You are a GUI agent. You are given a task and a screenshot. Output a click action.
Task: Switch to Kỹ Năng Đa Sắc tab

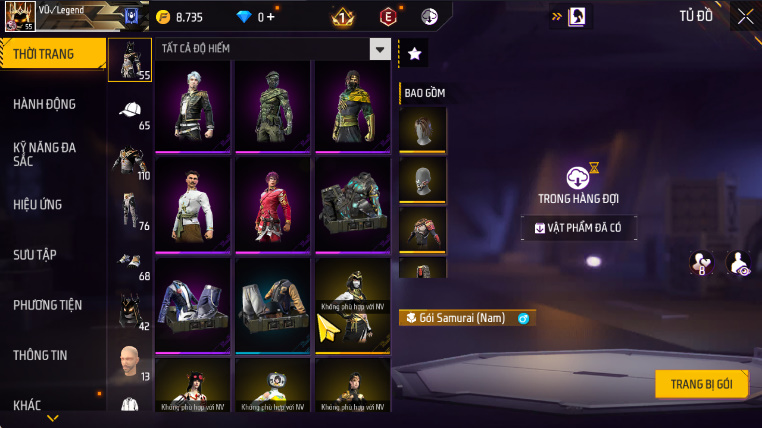coord(45,154)
